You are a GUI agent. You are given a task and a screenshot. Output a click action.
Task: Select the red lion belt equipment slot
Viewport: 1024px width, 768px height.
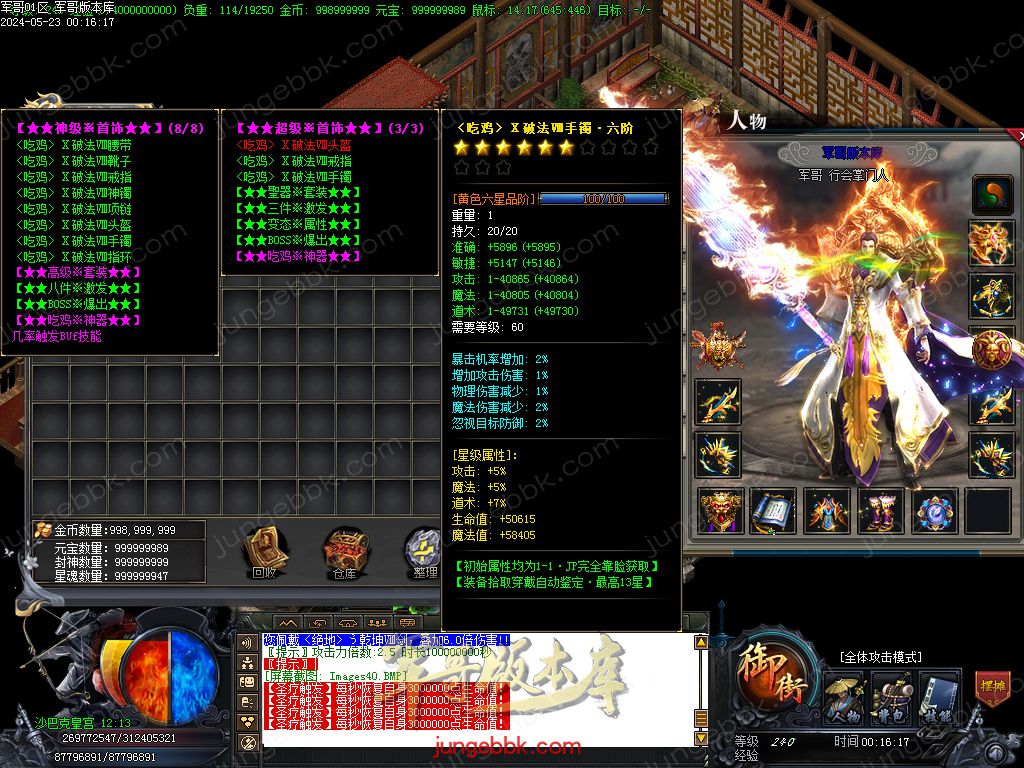coord(719,511)
